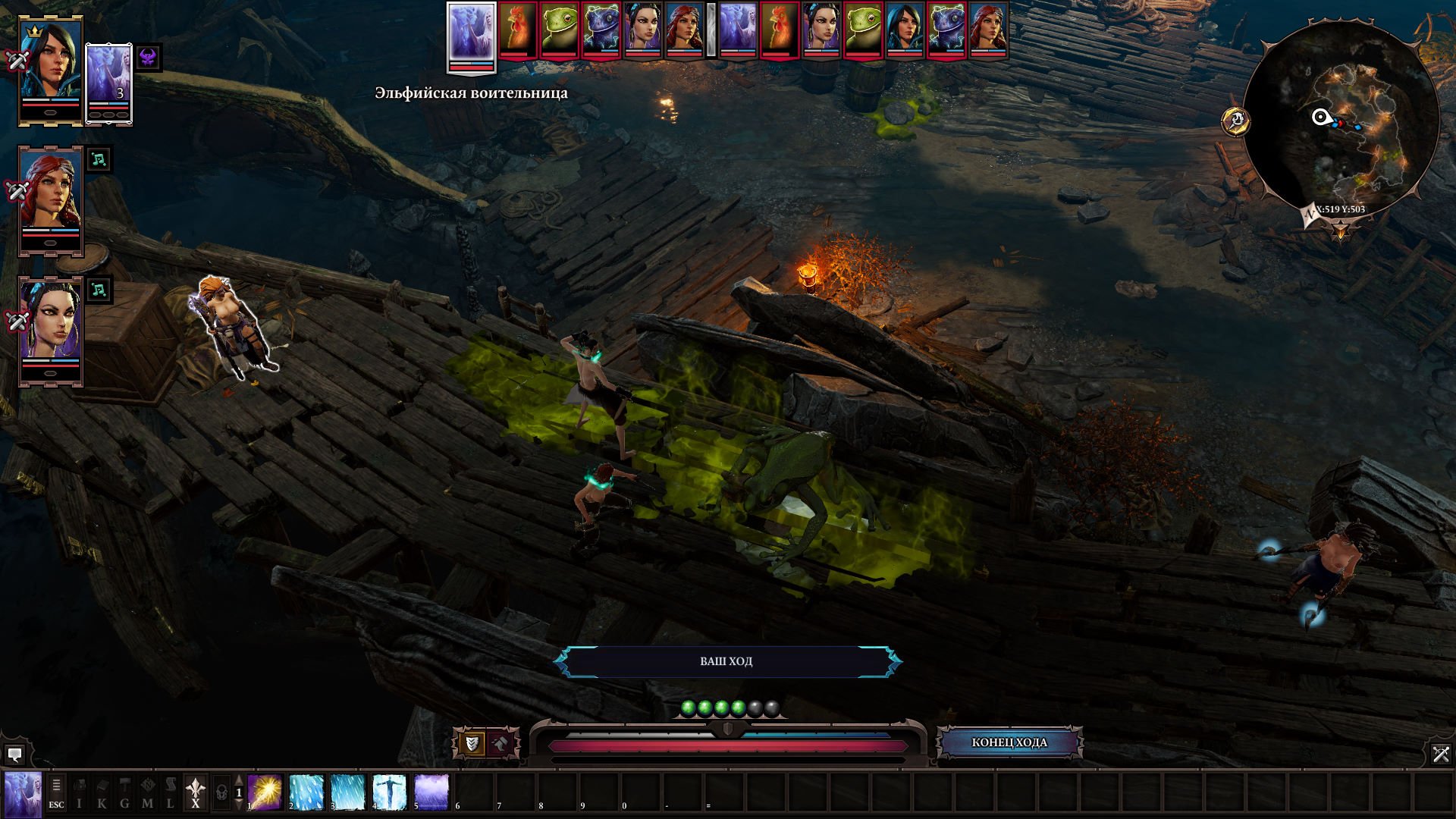This screenshot has height=819, width=1456.
Task: Click the current-turn portrait in turn order
Action: click(471, 35)
